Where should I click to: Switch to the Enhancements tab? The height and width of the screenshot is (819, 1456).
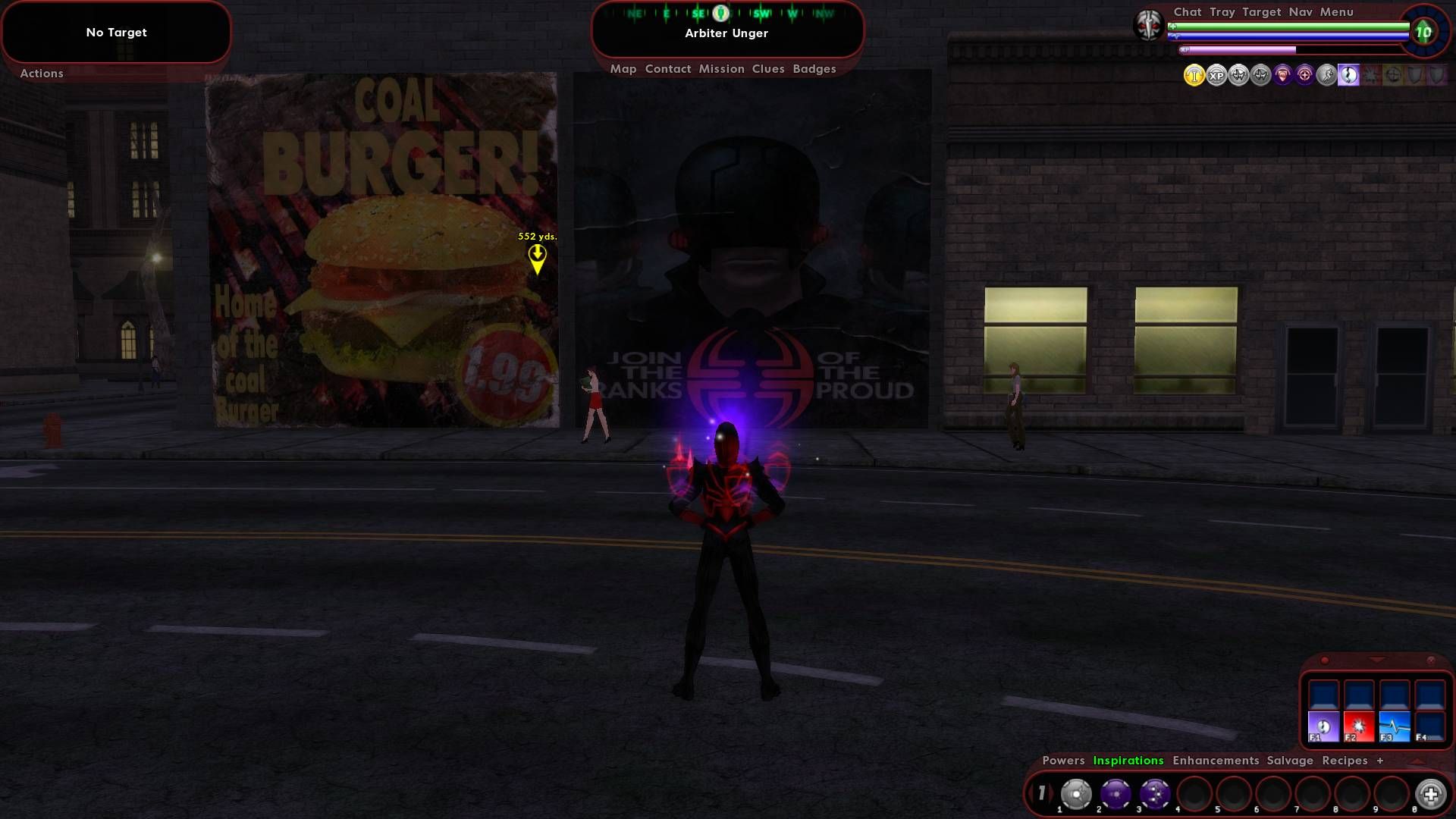(1216, 760)
